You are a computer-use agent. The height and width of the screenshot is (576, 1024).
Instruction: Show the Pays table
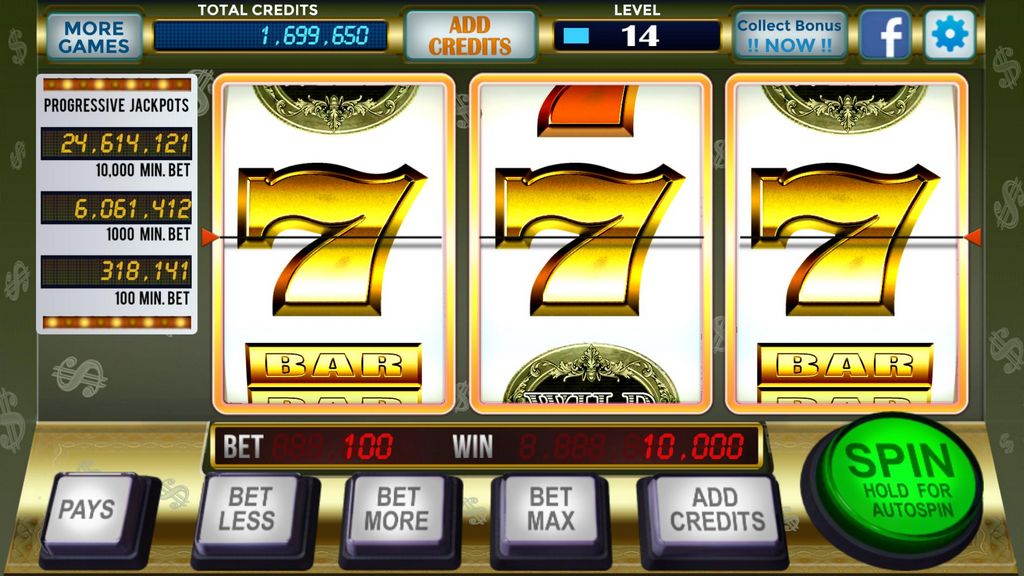88,509
